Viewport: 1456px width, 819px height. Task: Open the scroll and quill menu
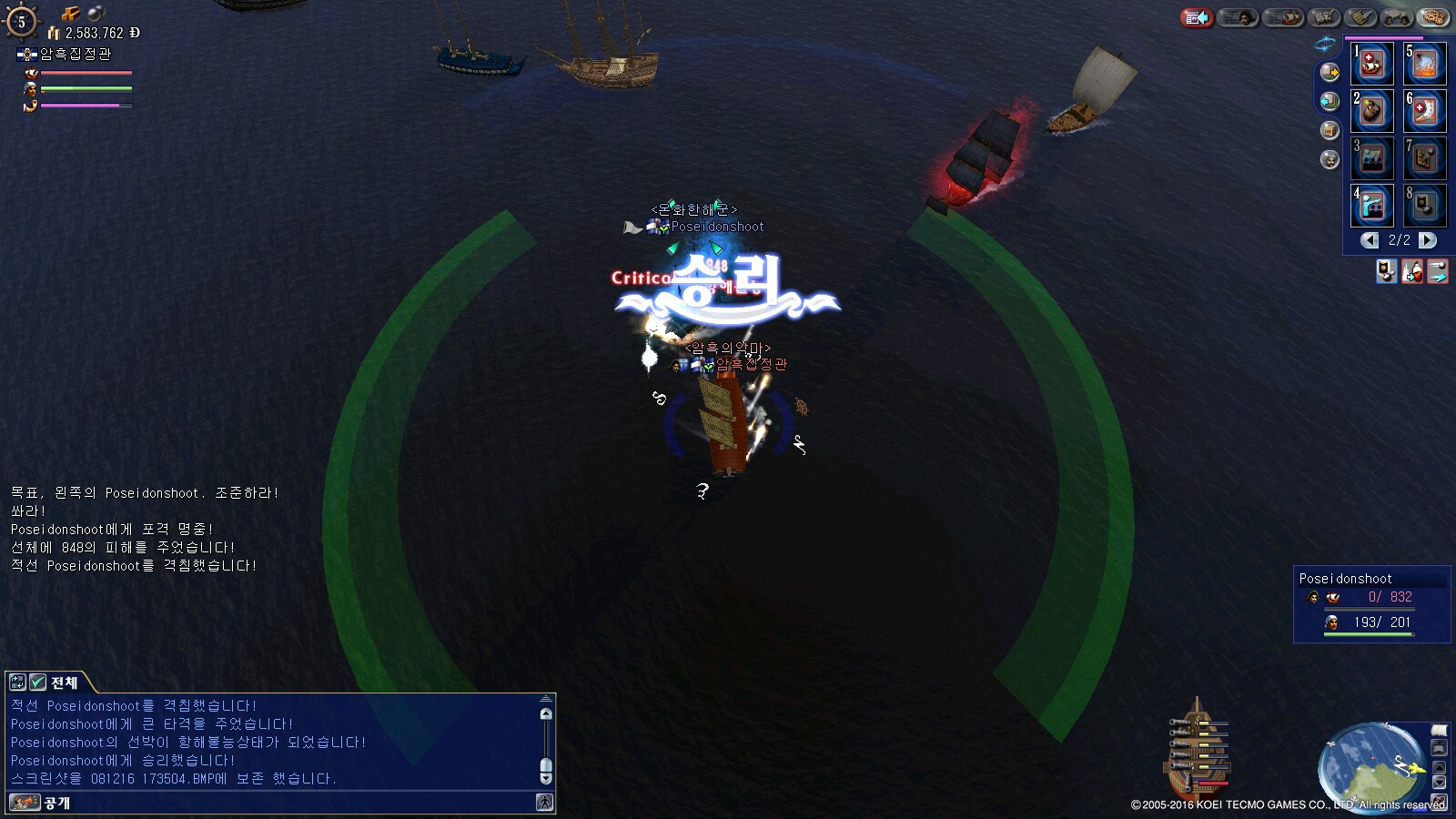(1361, 17)
